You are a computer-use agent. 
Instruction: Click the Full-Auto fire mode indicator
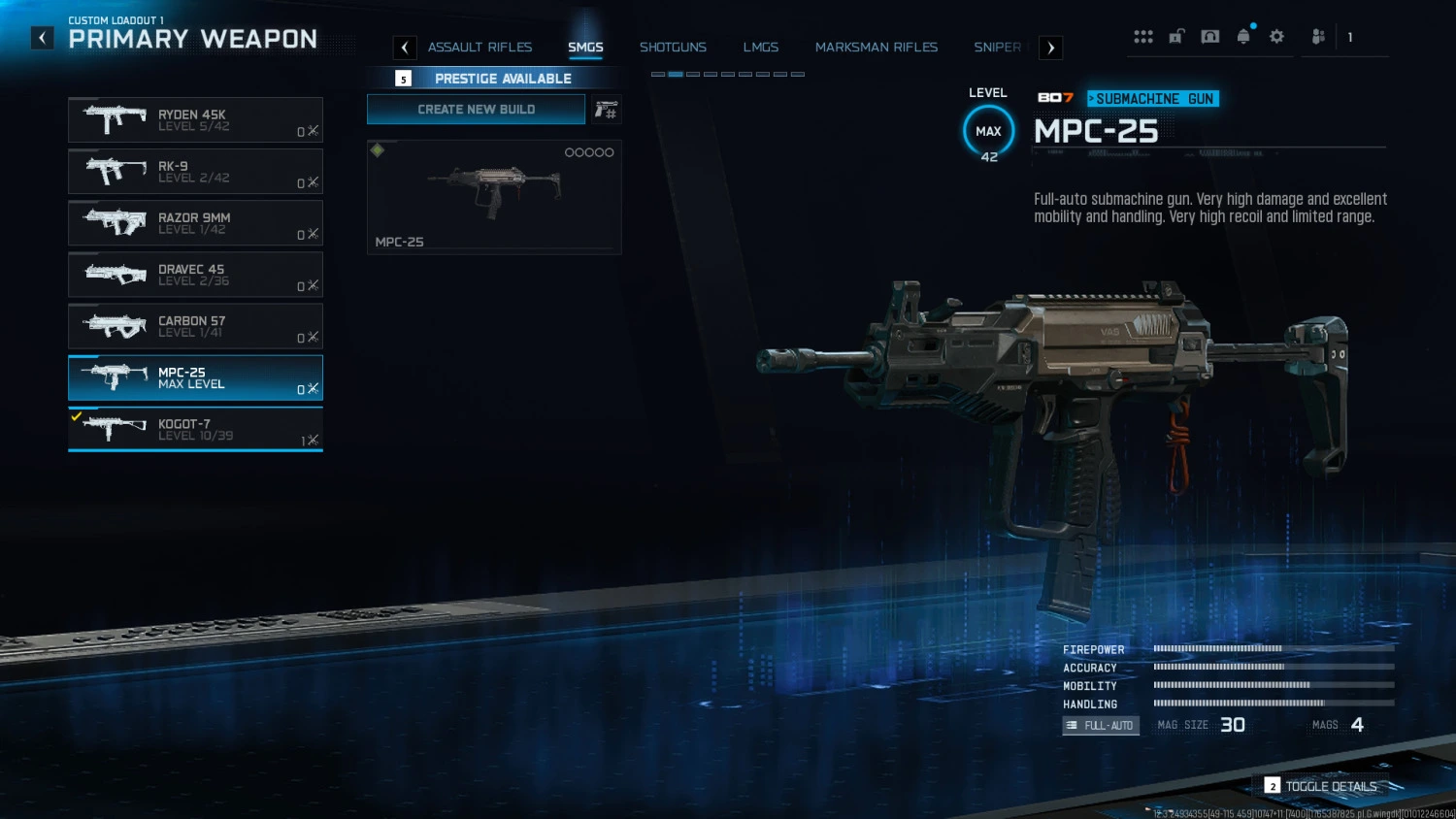tap(1101, 725)
